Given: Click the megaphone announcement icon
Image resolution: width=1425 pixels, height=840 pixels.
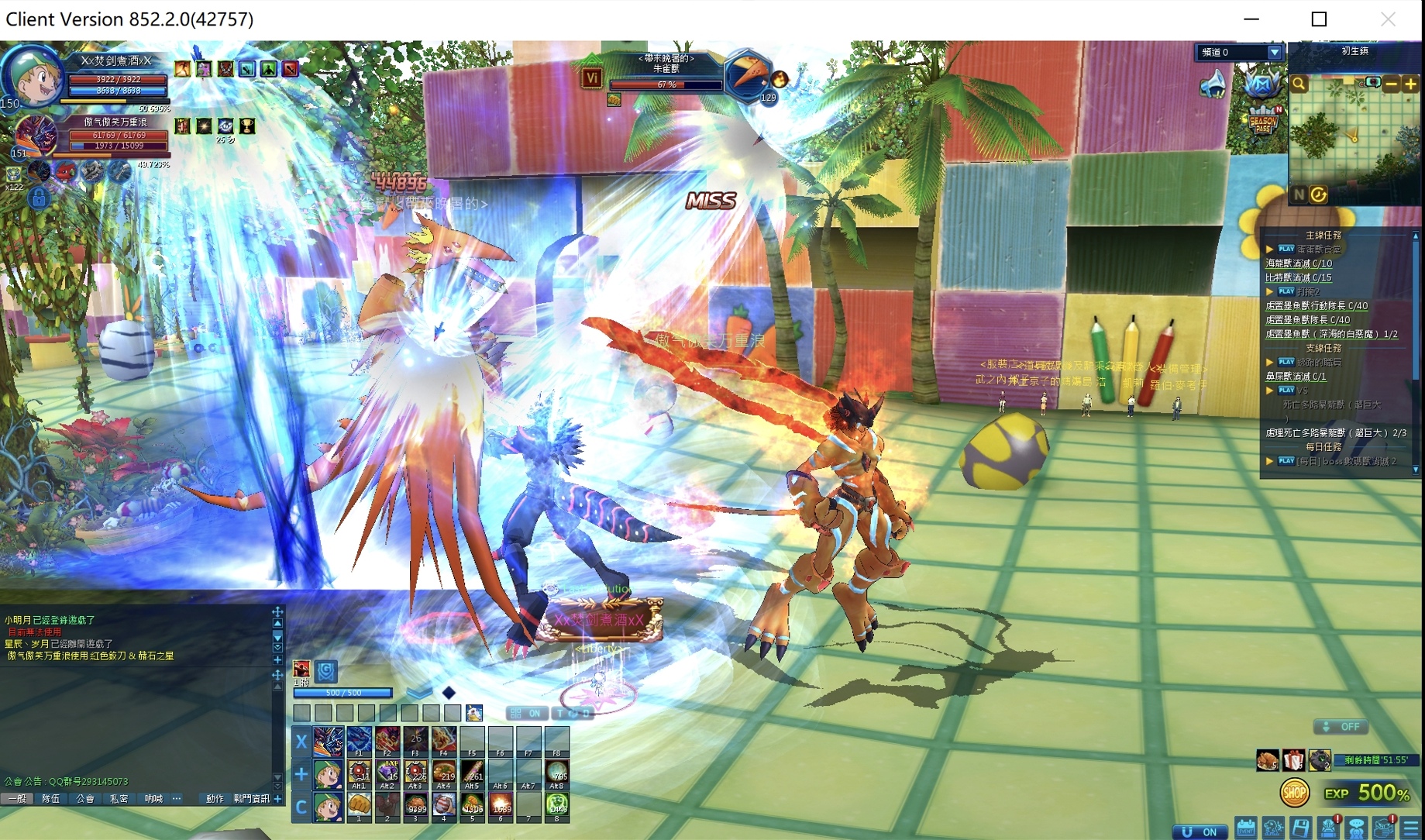Looking at the screenshot, I should pos(1213,84).
